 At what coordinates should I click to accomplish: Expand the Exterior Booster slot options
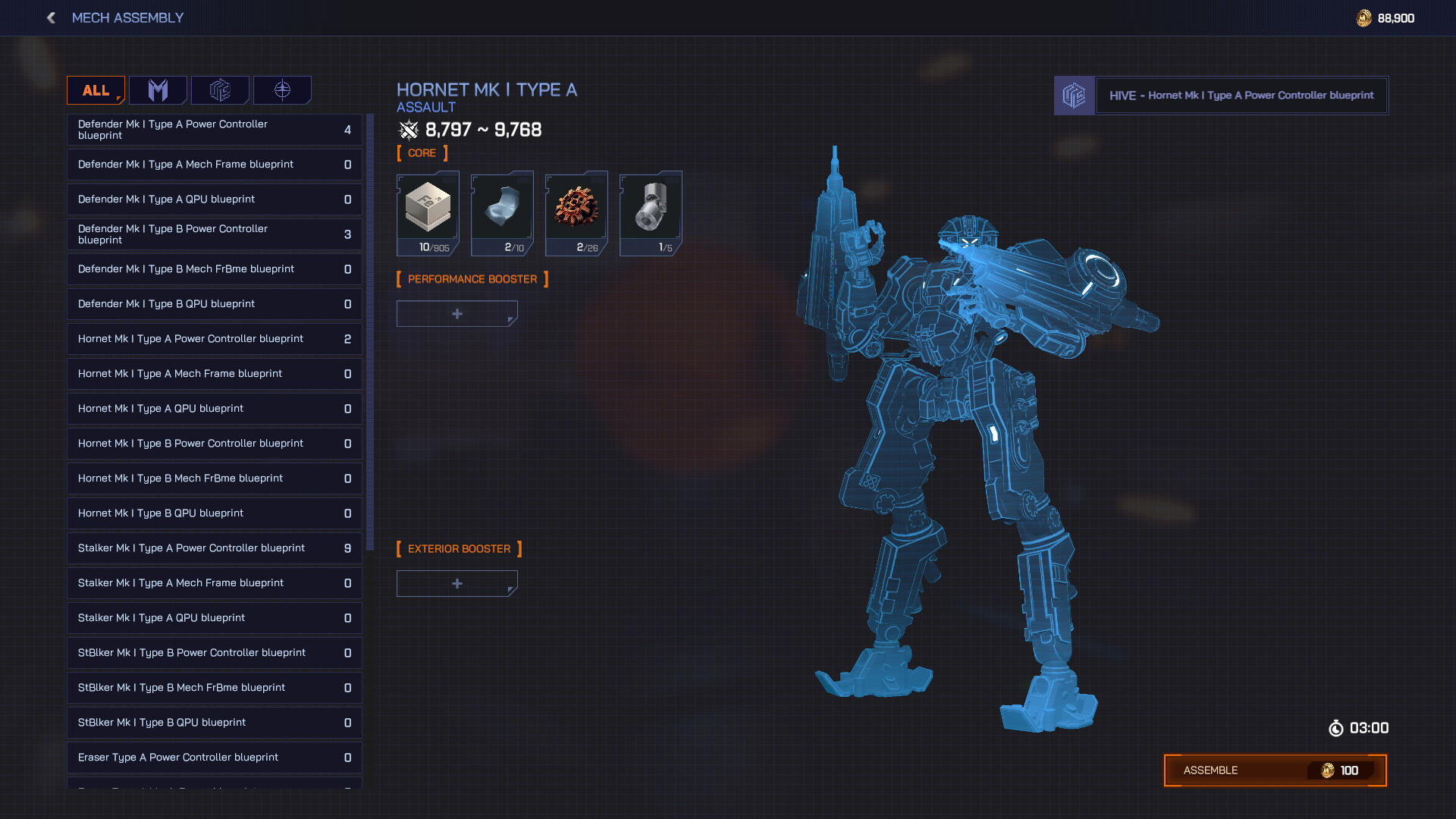coord(457,583)
